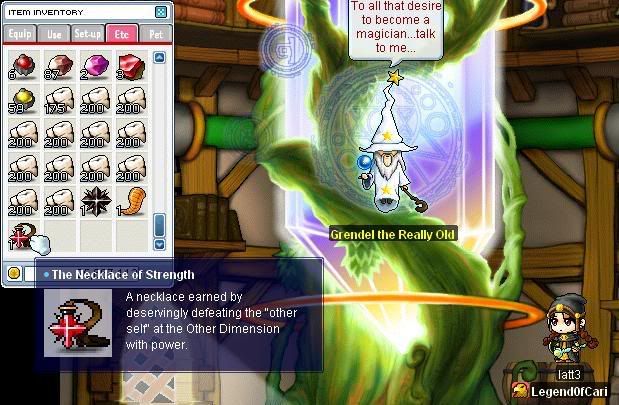Select the white stack of 175

58,98
